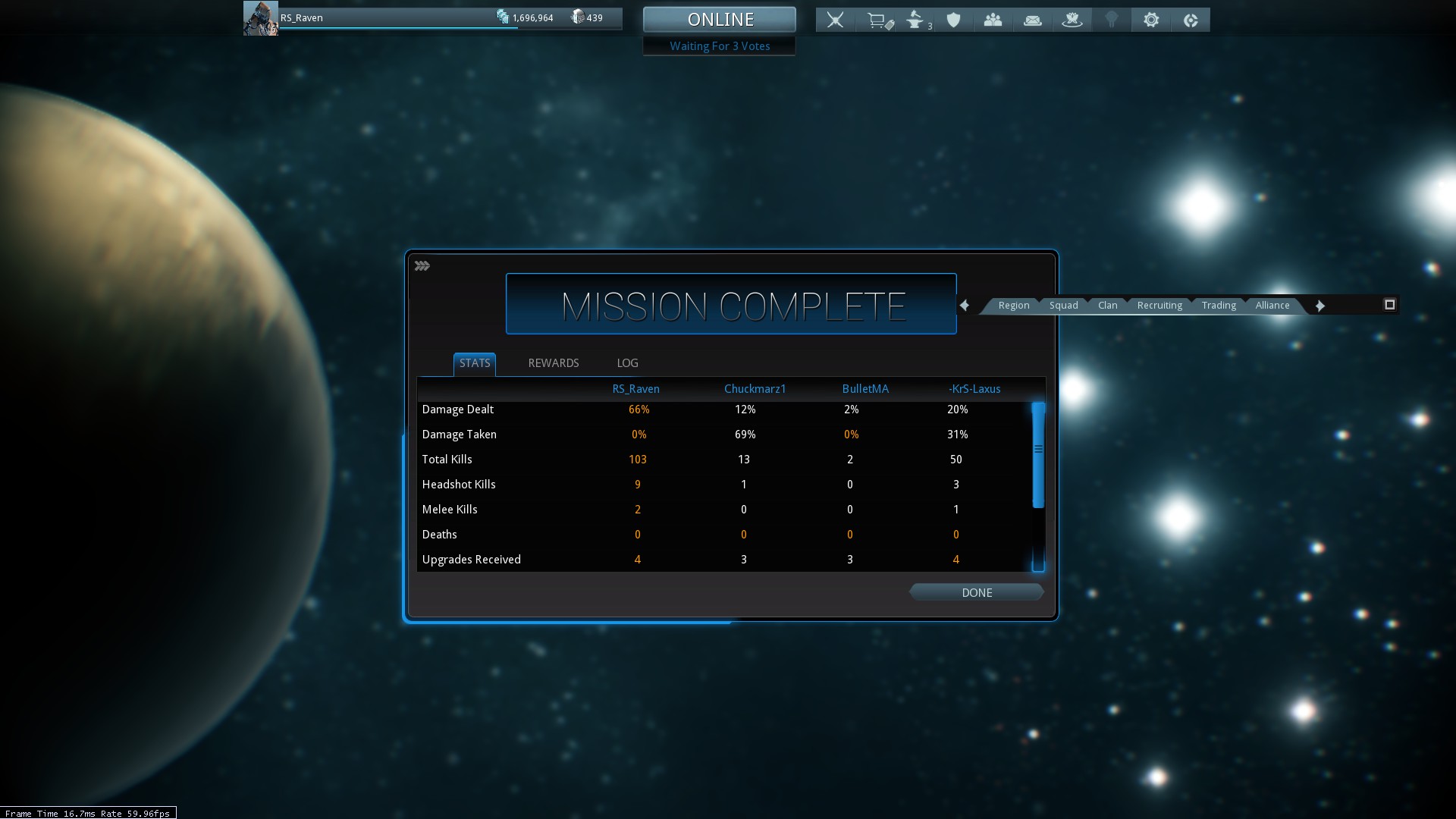Switch to Squad chat tab

pos(1063,306)
